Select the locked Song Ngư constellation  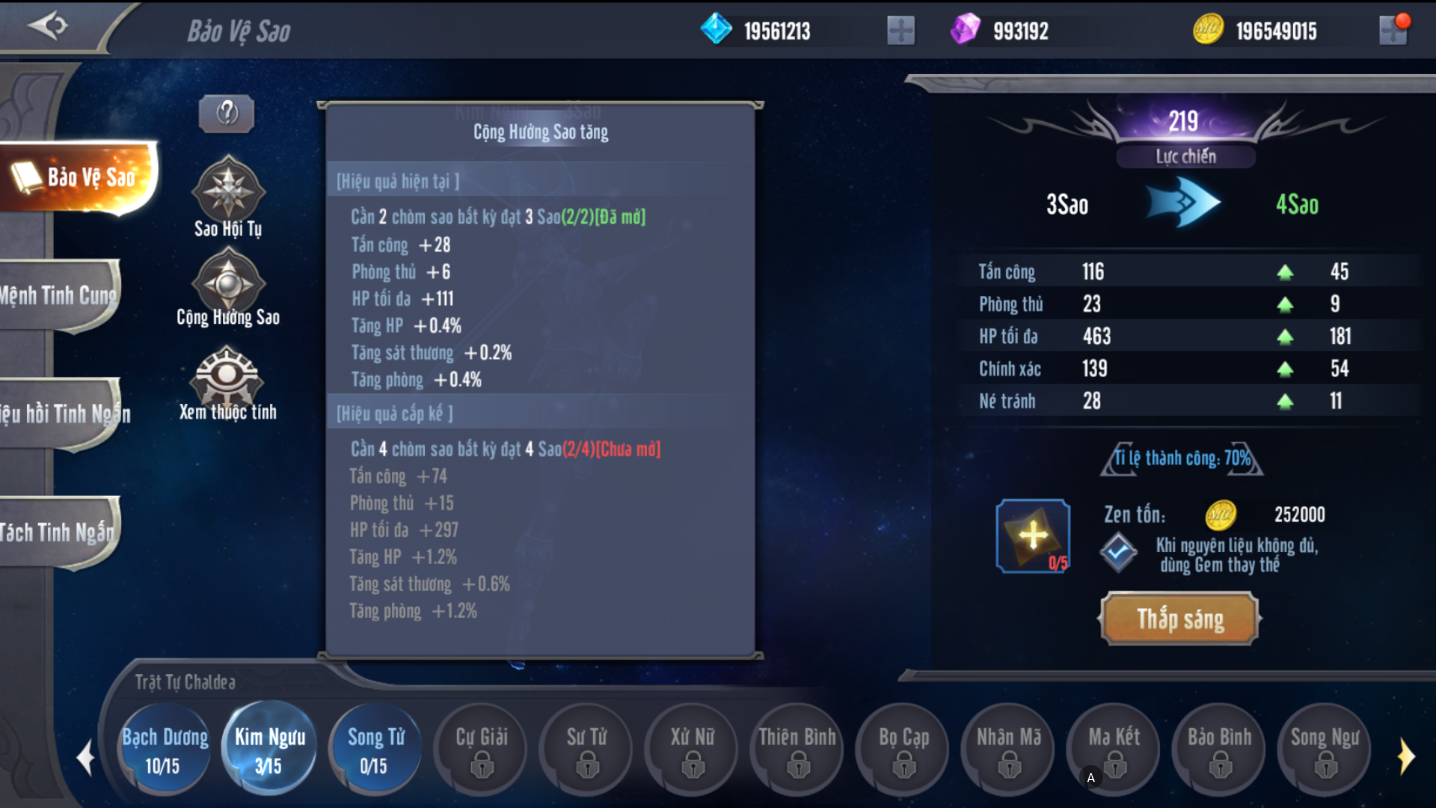point(1324,749)
